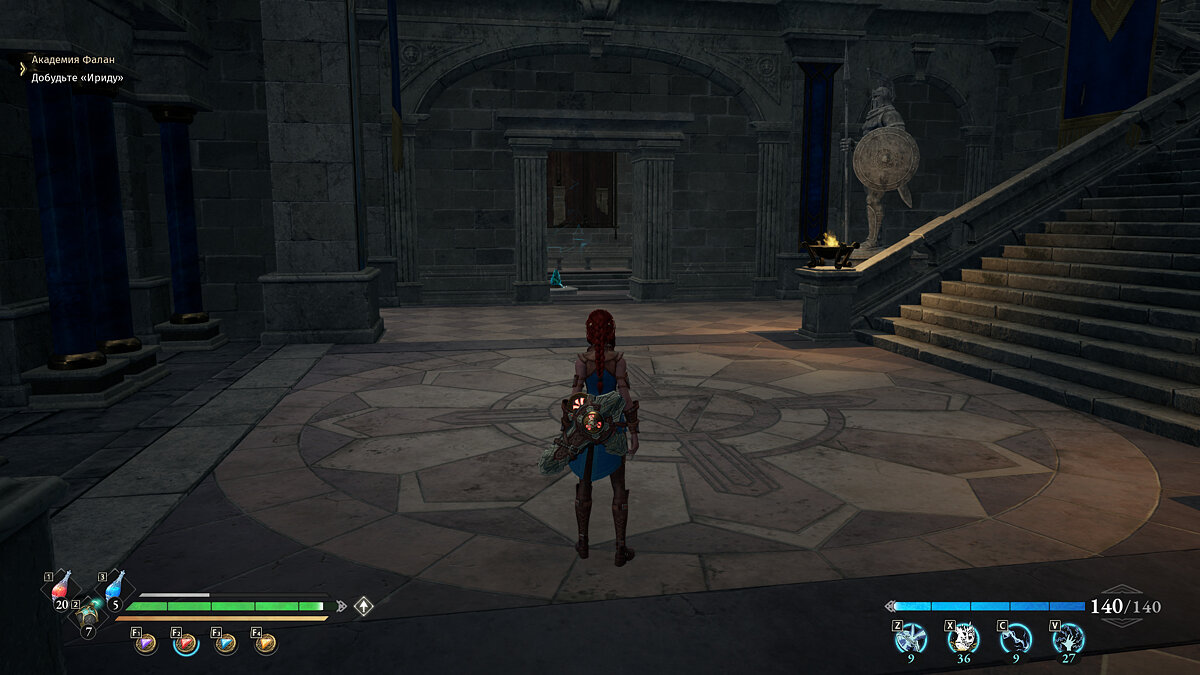Select the blue mana potion slot
1200x675 pixels.
115,588
